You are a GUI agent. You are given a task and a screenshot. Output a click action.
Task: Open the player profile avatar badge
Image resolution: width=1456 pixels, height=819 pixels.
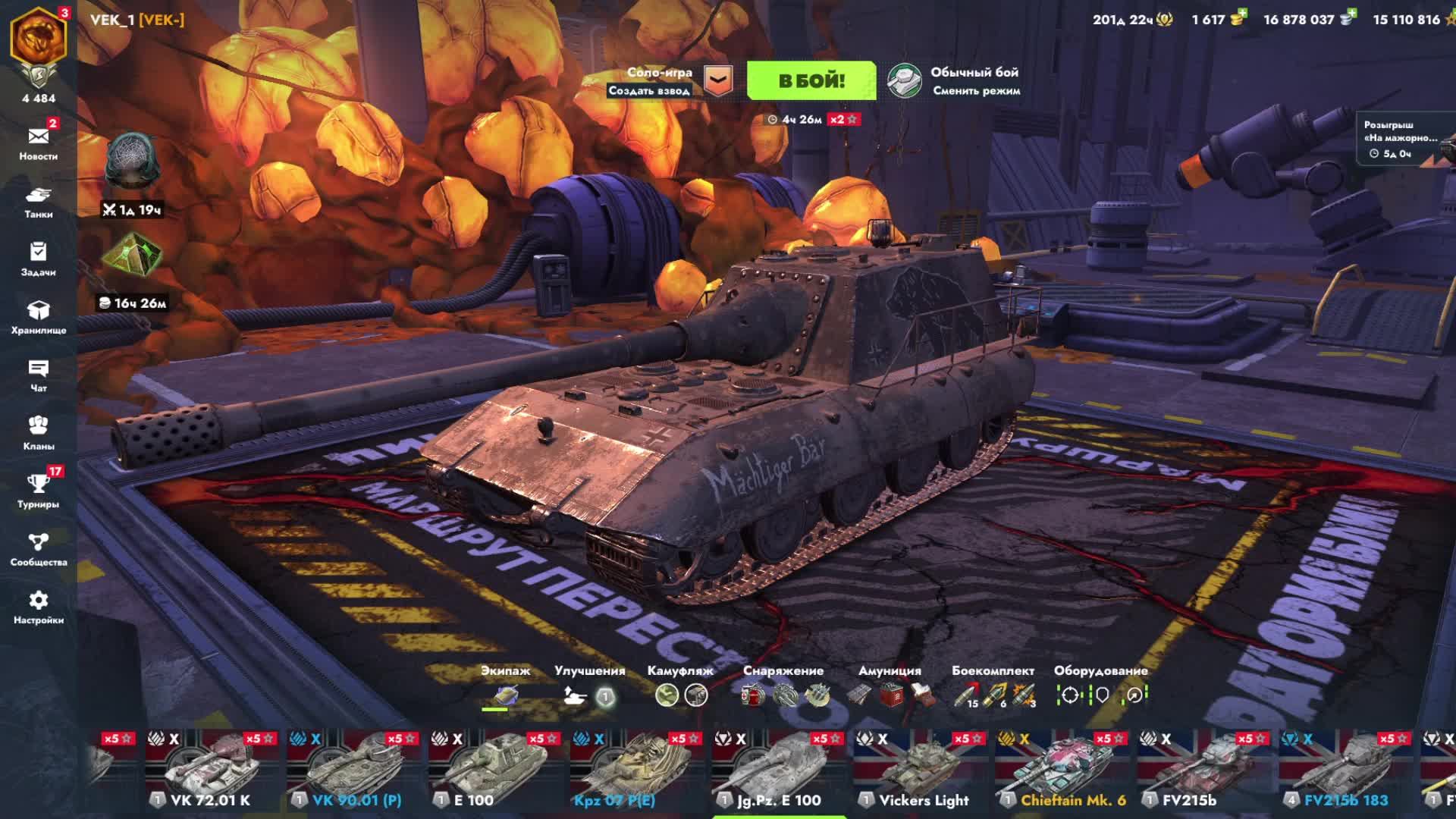[x=38, y=38]
